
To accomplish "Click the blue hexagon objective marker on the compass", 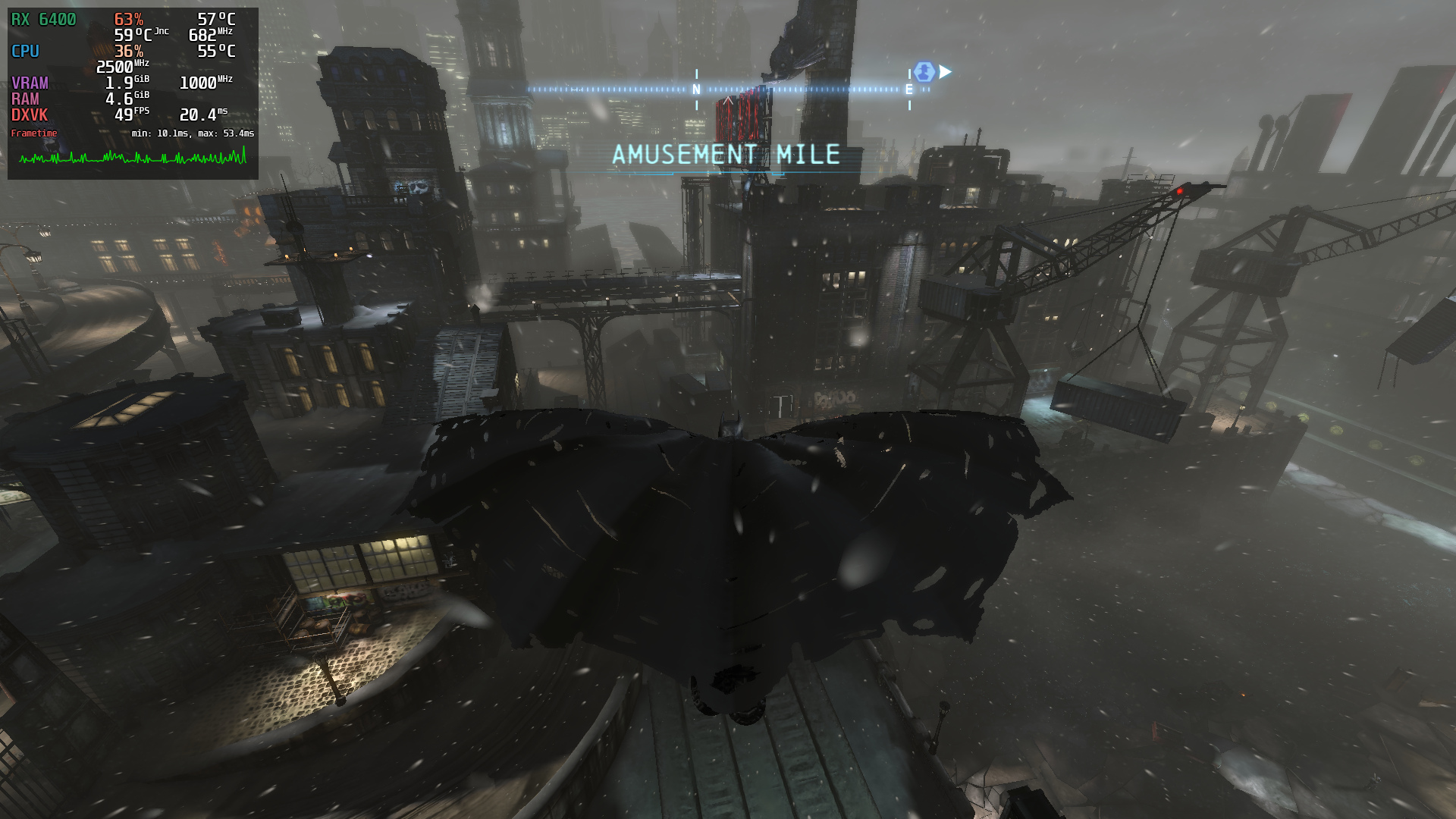I will [x=924, y=72].
